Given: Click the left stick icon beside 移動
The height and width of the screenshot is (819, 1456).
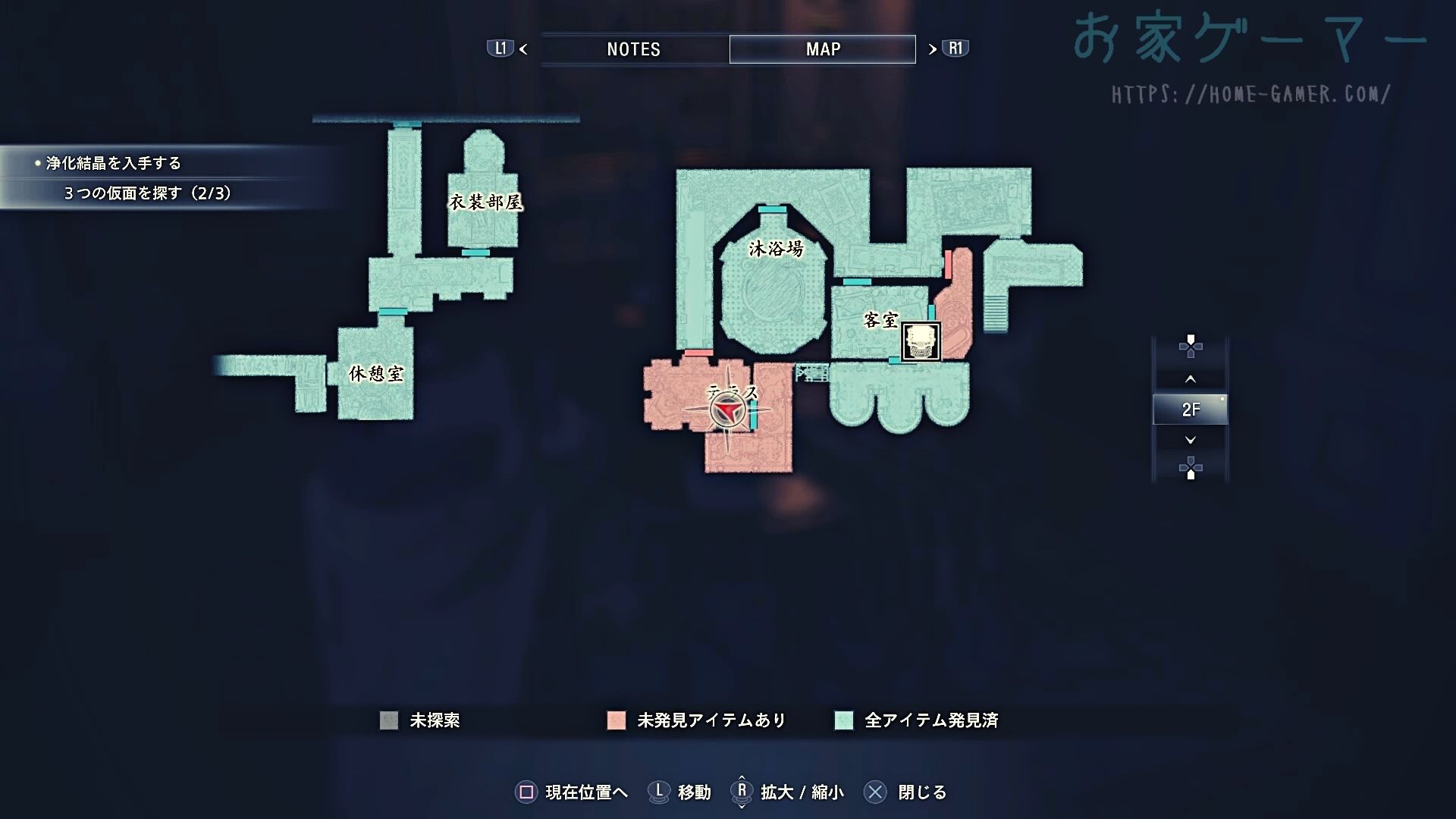Looking at the screenshot, I should click(659, 792).
